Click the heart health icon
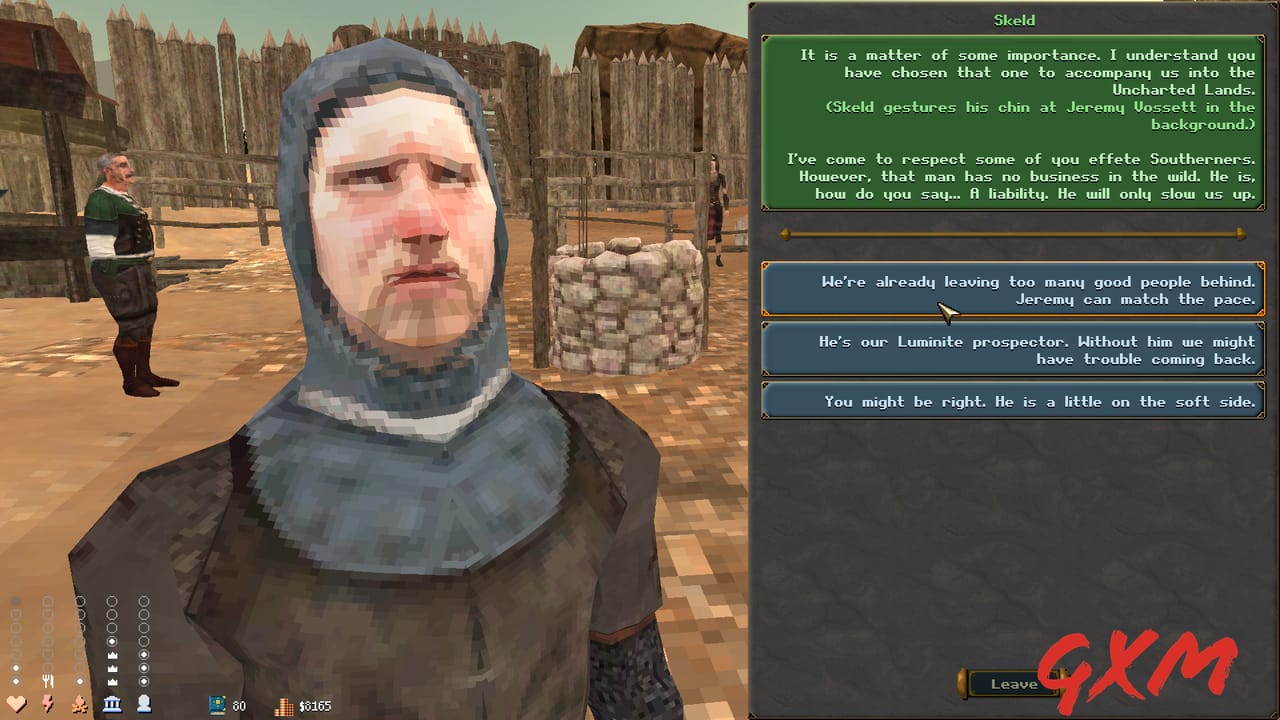The image size is (1280, 720). click(15, 702)
